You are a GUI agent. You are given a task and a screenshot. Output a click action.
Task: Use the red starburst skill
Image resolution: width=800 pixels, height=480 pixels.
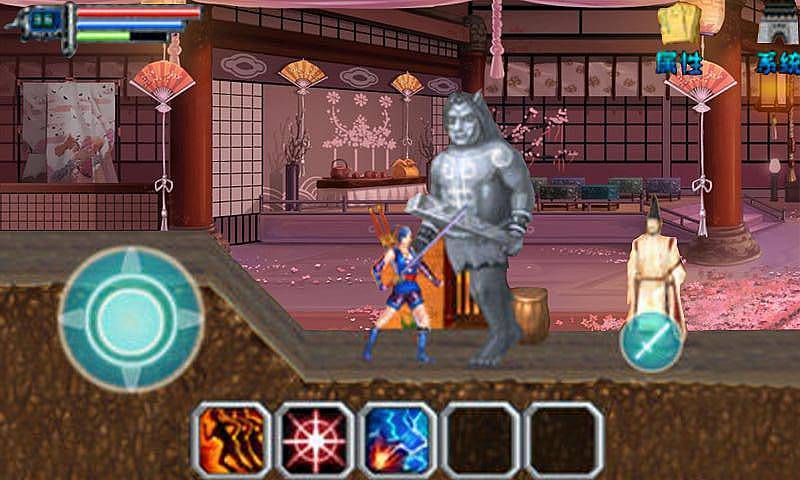click(315, 439)
